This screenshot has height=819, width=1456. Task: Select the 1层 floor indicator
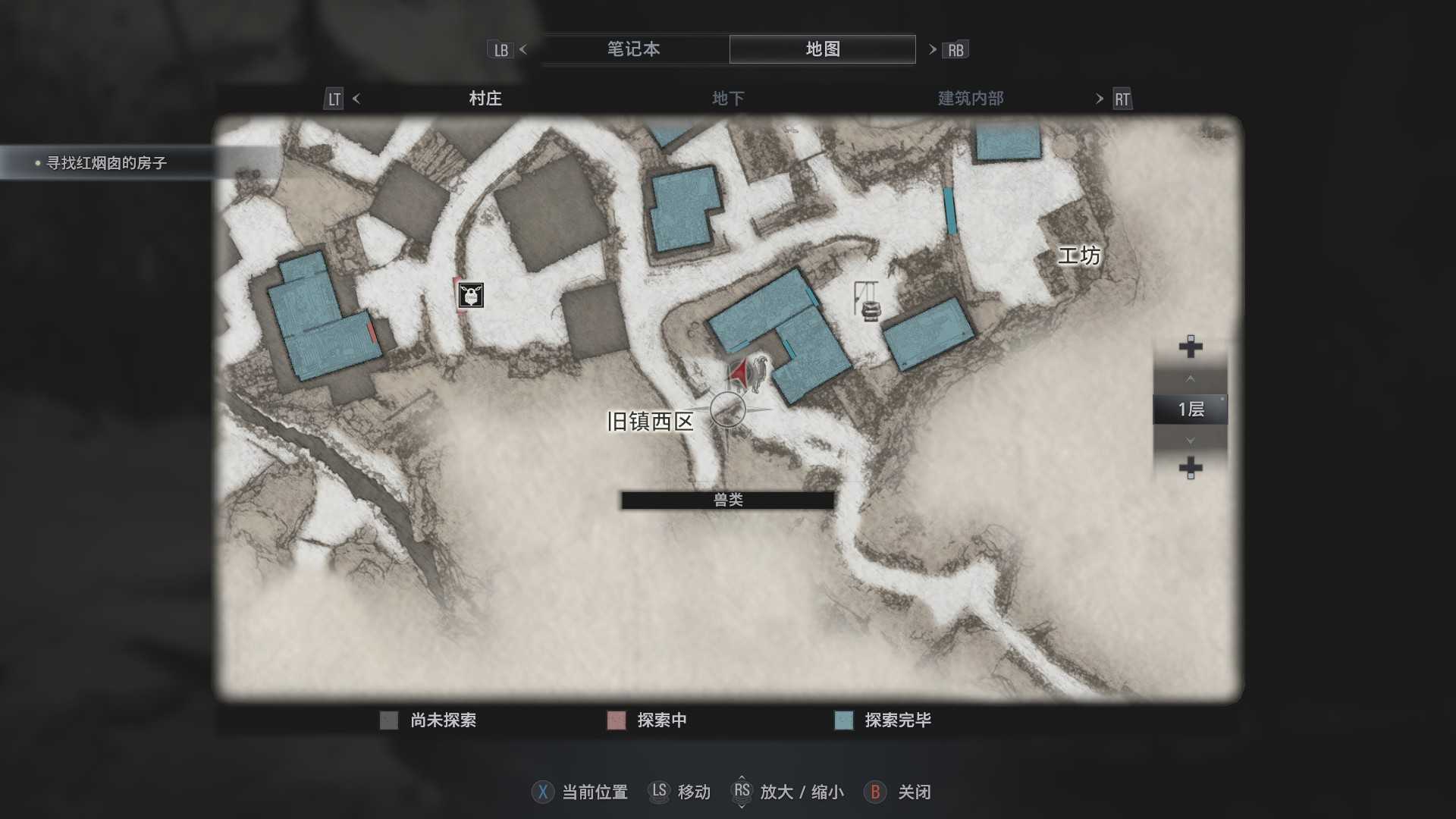(1190, 409)
